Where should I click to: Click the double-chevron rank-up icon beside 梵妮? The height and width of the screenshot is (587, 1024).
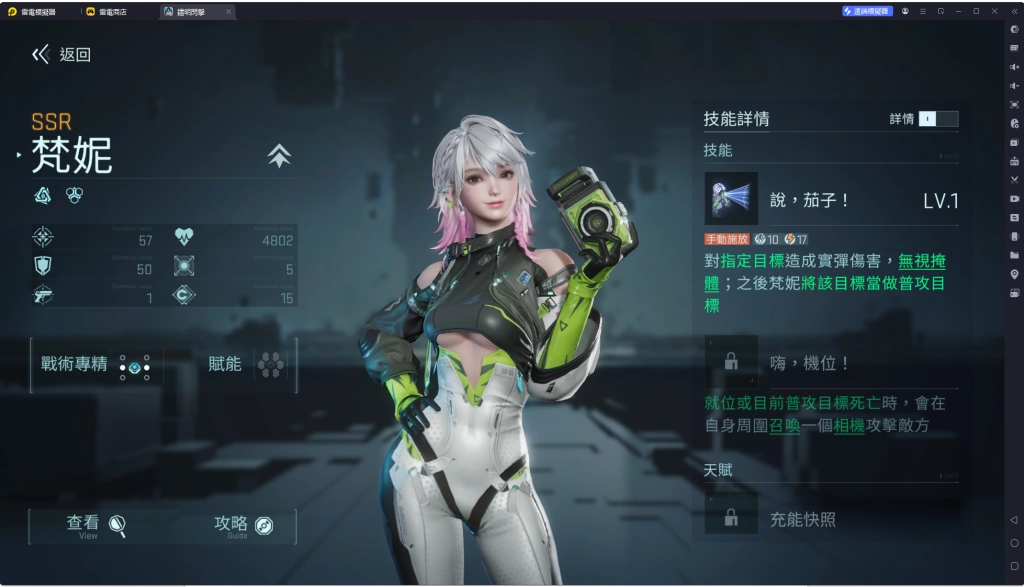(279, 156)
